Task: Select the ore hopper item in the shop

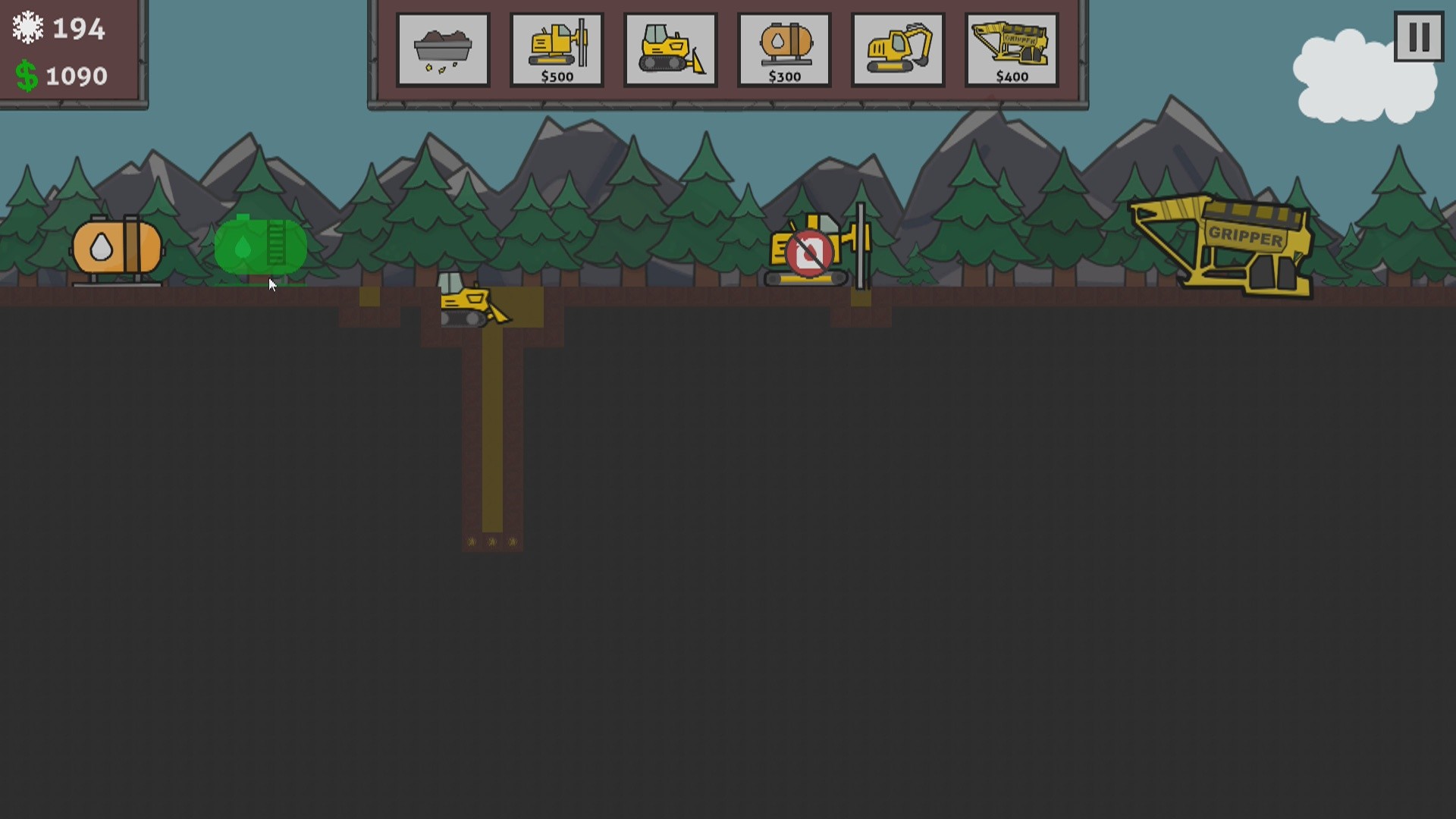Action: (x=443, y=48)
